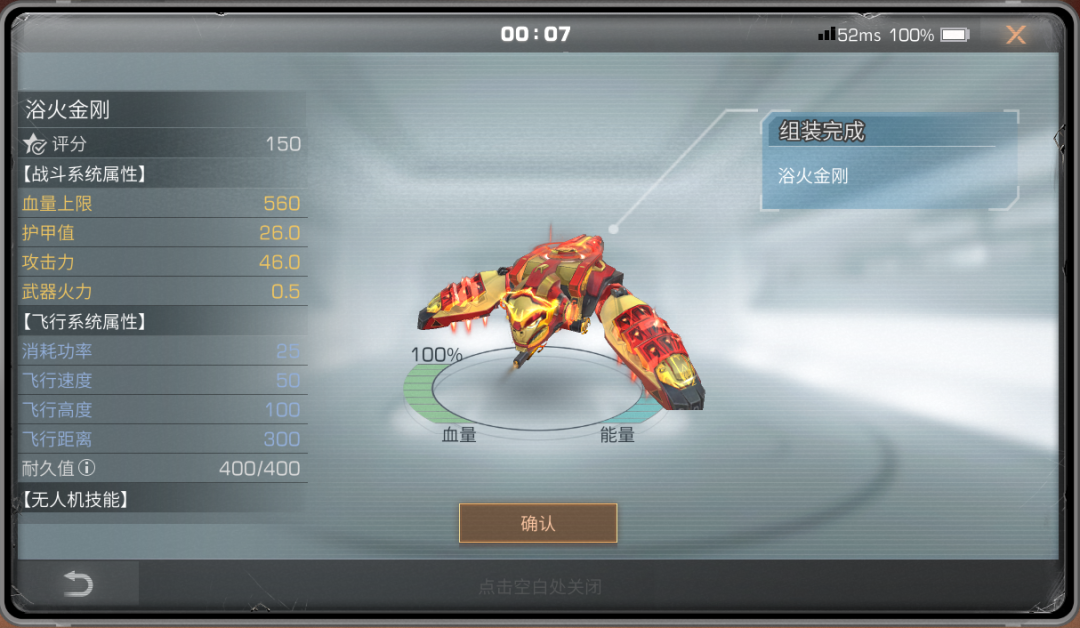Close the screen with the orange X

[x=1015, y=35]
